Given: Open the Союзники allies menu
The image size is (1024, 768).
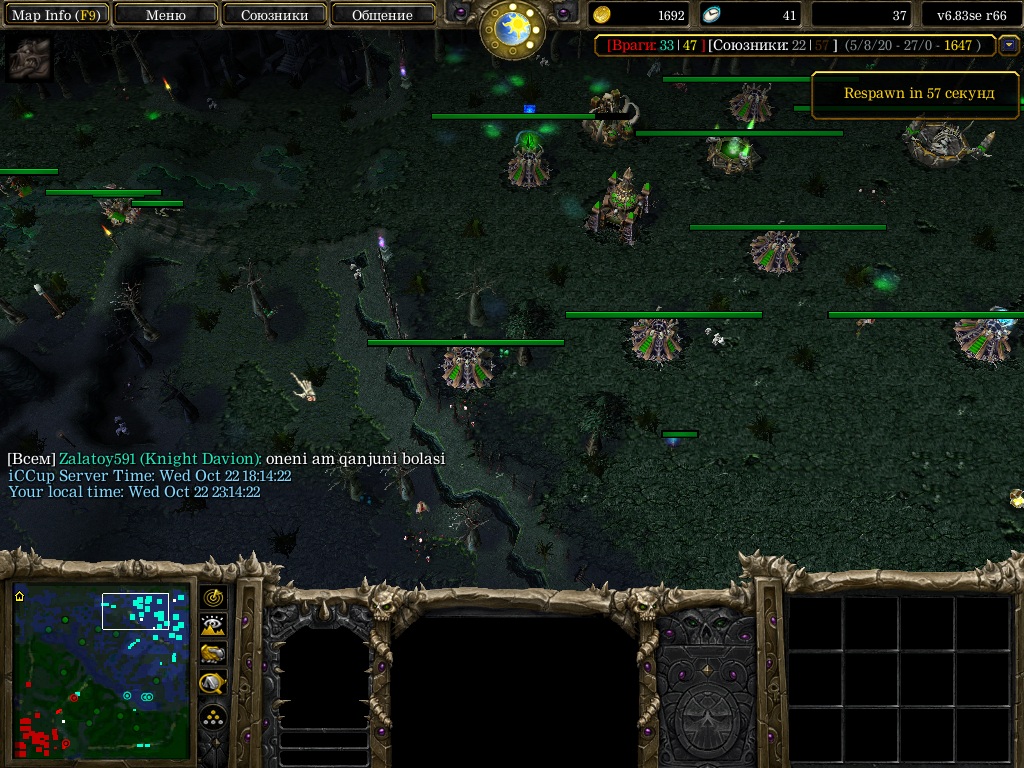Looking at the screenshot, I should coord(274,15).
